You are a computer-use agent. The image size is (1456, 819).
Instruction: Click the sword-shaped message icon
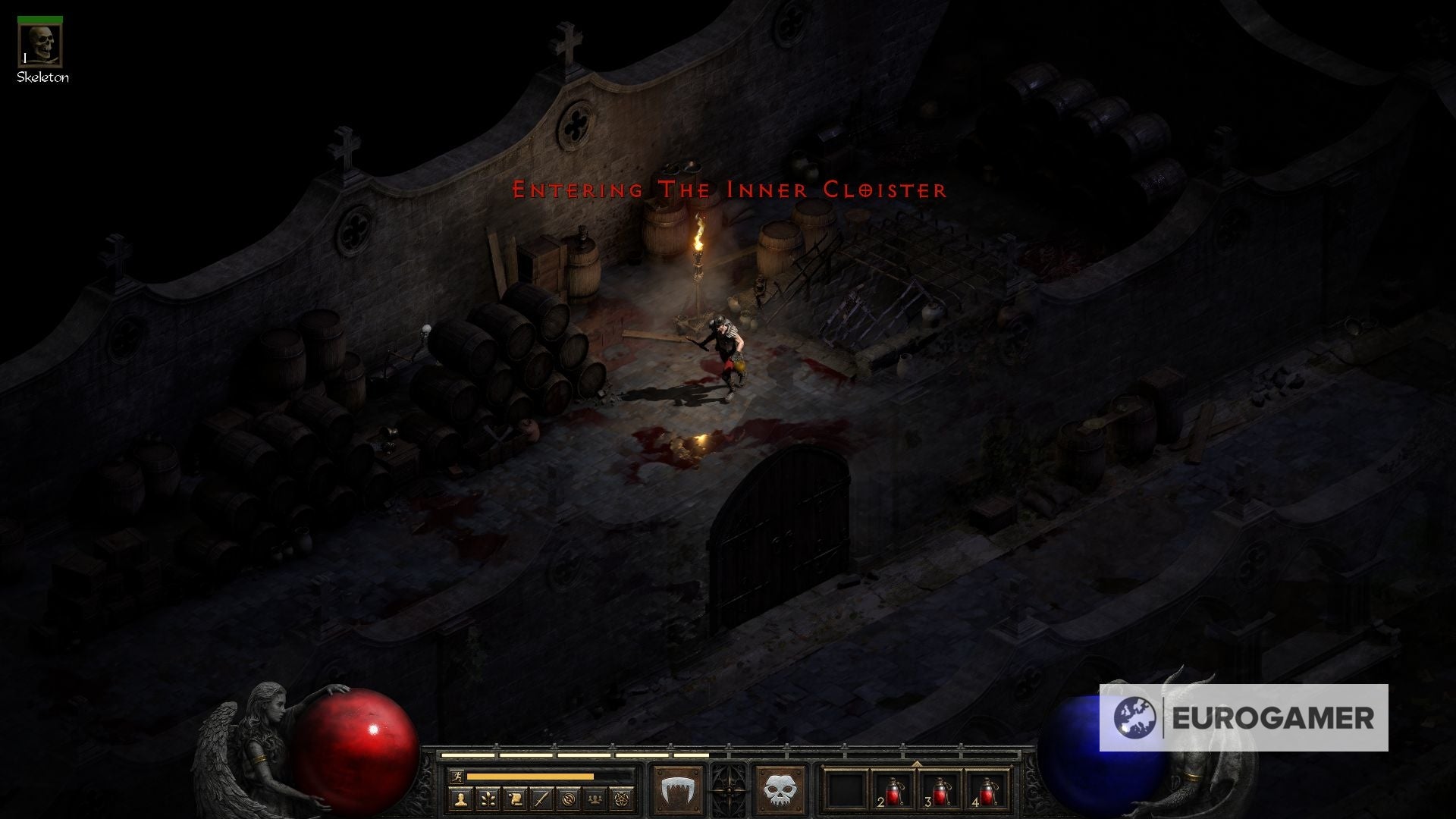coord(540,799)
